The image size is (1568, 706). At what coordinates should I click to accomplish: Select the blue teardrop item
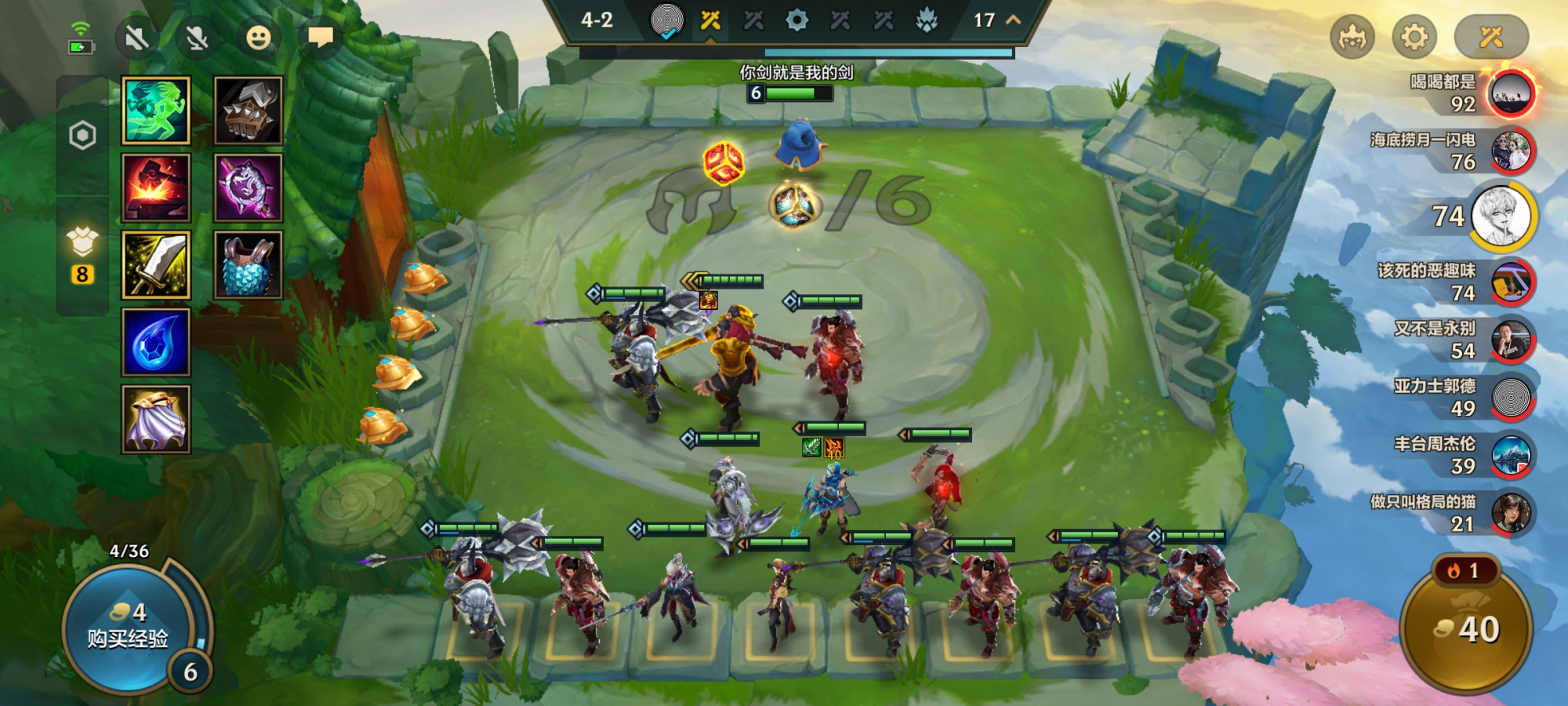(x=156, y=343)
